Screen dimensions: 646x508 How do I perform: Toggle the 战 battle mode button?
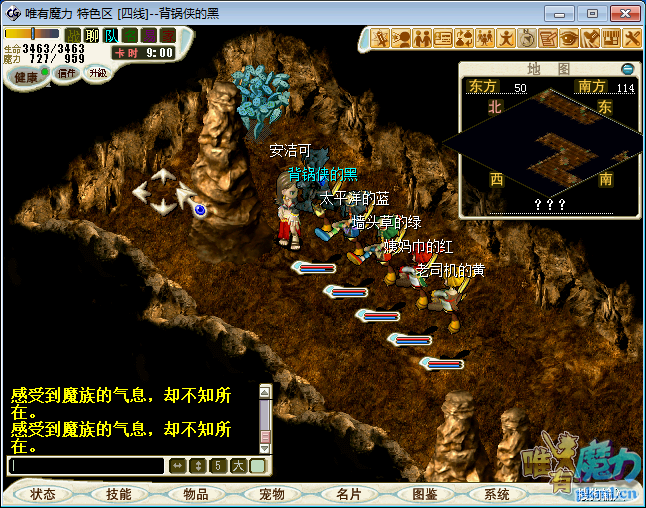pos(73,35)
